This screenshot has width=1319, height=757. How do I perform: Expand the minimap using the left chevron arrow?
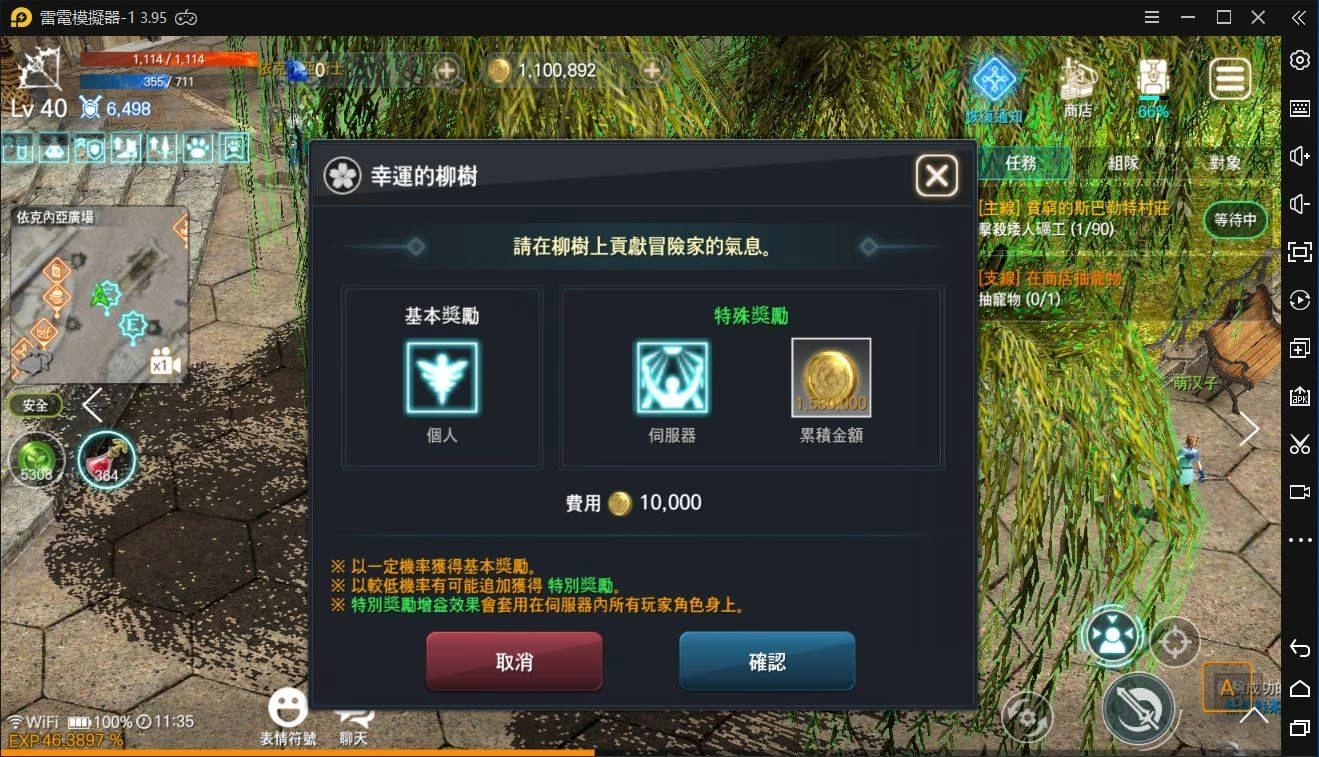click(92, 405)
